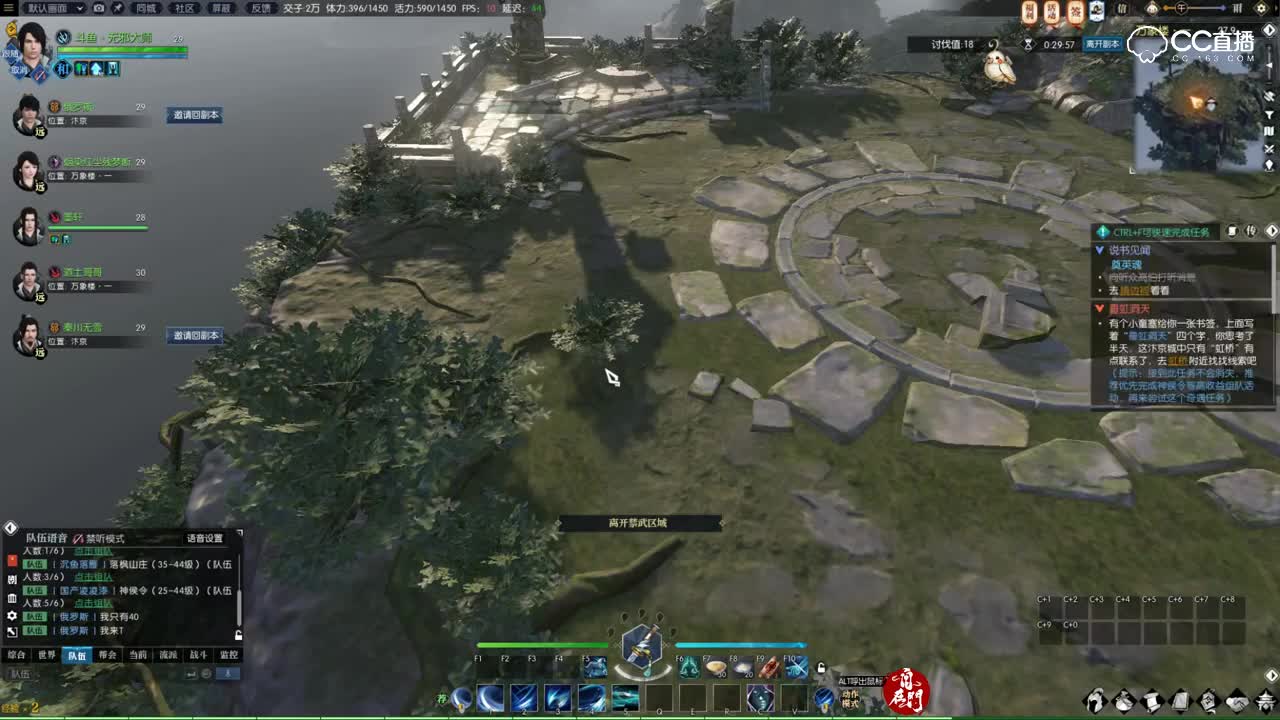Click the 队伍 chat input field
This screenshot has width=1280, height=720.
(60, 673)
